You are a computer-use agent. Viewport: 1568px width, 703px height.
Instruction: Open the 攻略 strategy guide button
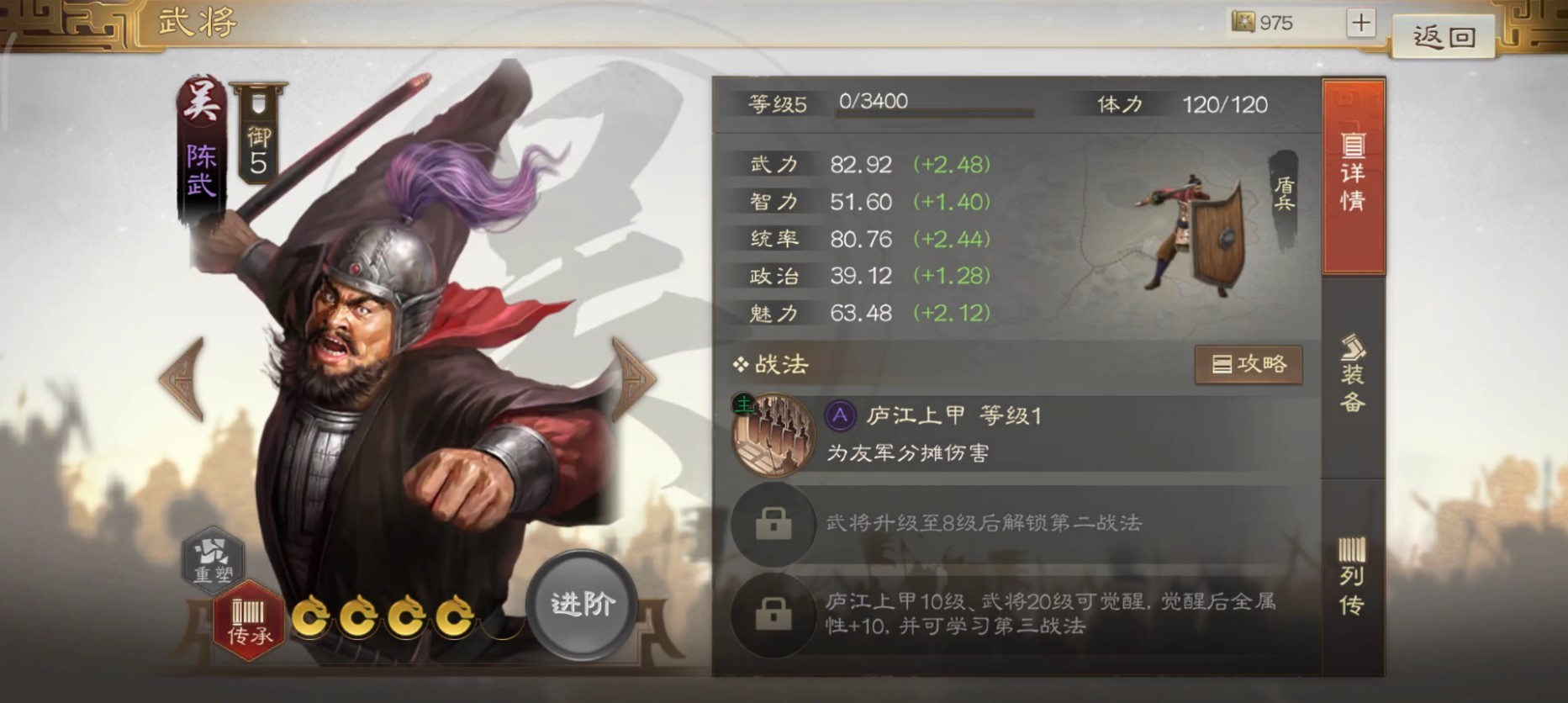[1249, 365]
